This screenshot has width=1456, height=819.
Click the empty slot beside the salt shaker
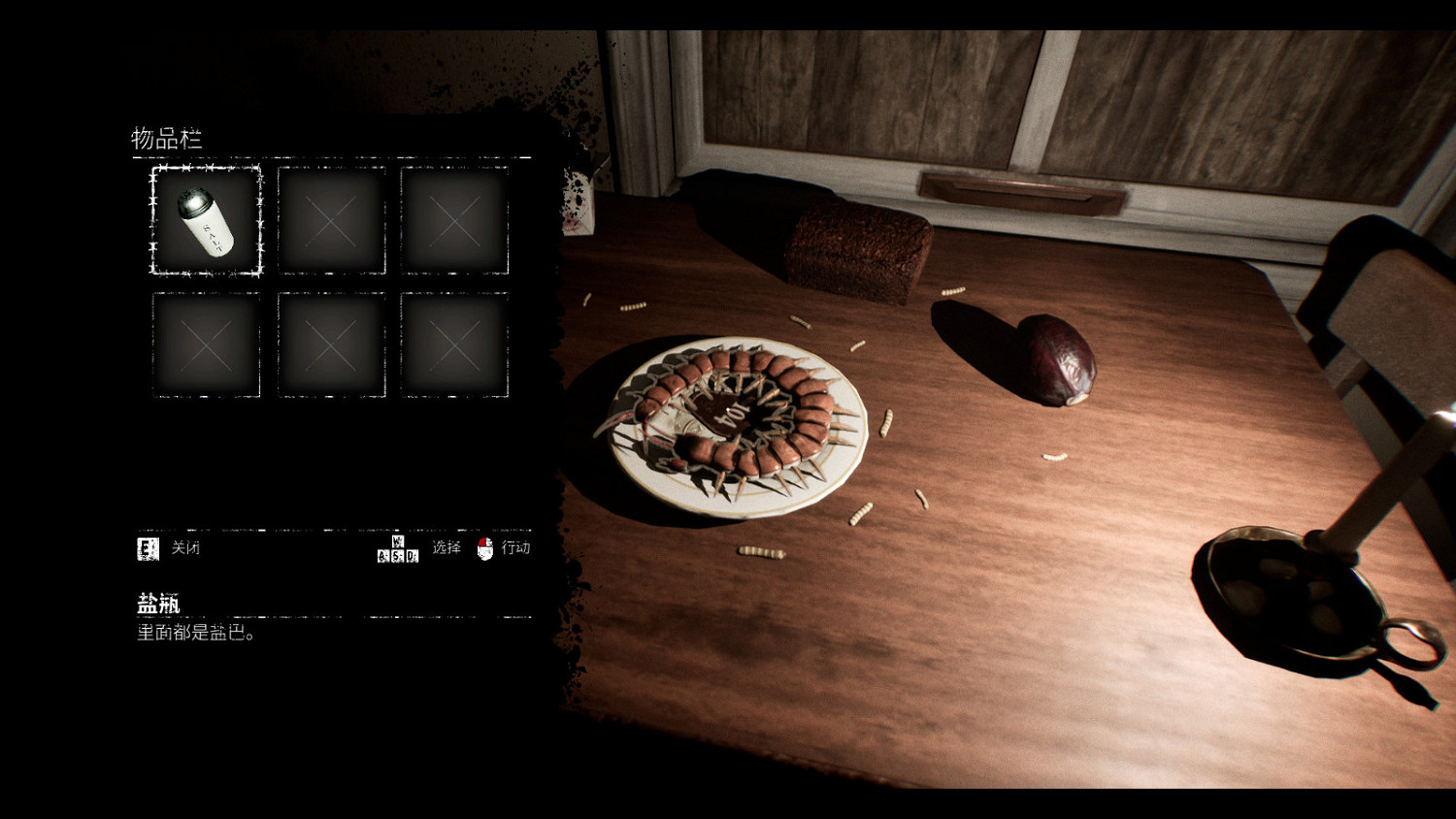point(332,221)
